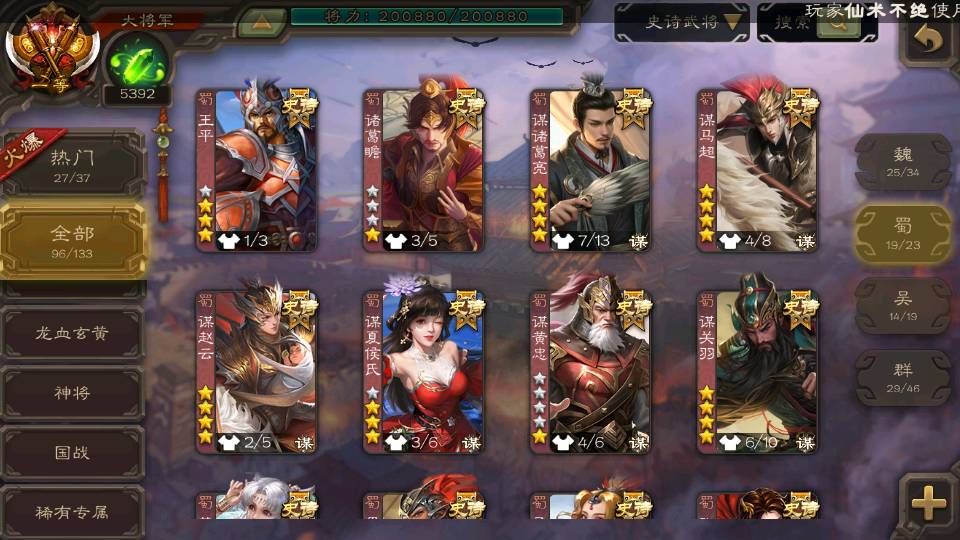Filter generals by 吴 faction
The height and width of the screenshot is (540, 960).
point(903,305)
